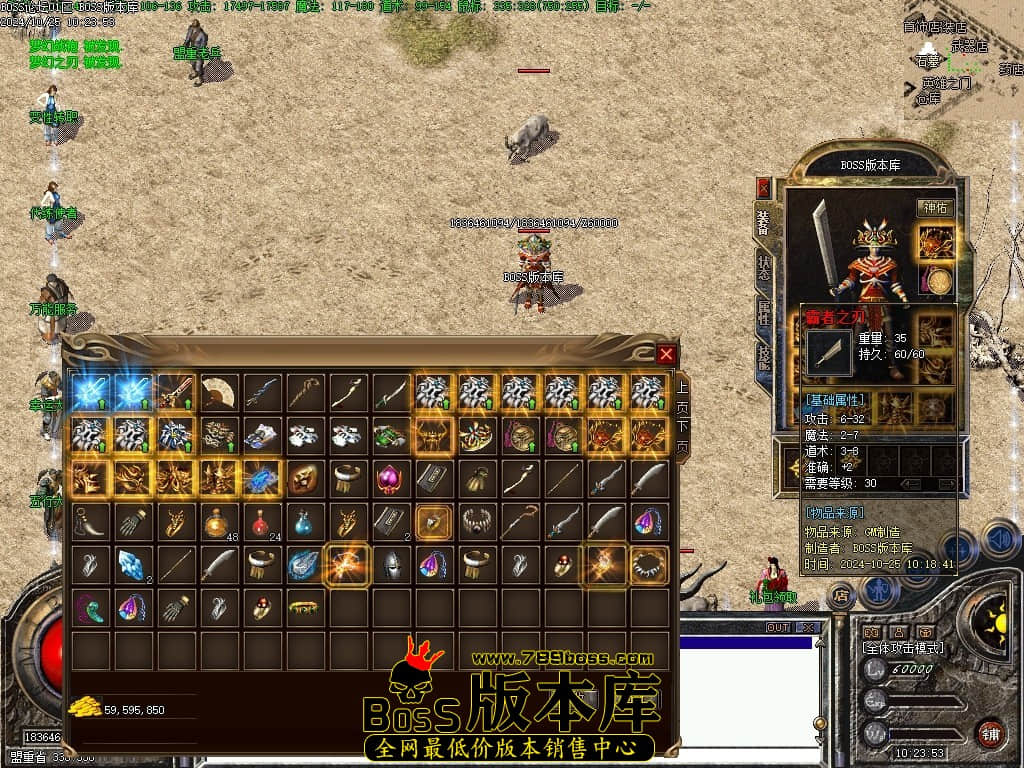Screen dimensions: 1024x768
Task: Switch to the 状态 status tab
Action: (x=764, y=268)
